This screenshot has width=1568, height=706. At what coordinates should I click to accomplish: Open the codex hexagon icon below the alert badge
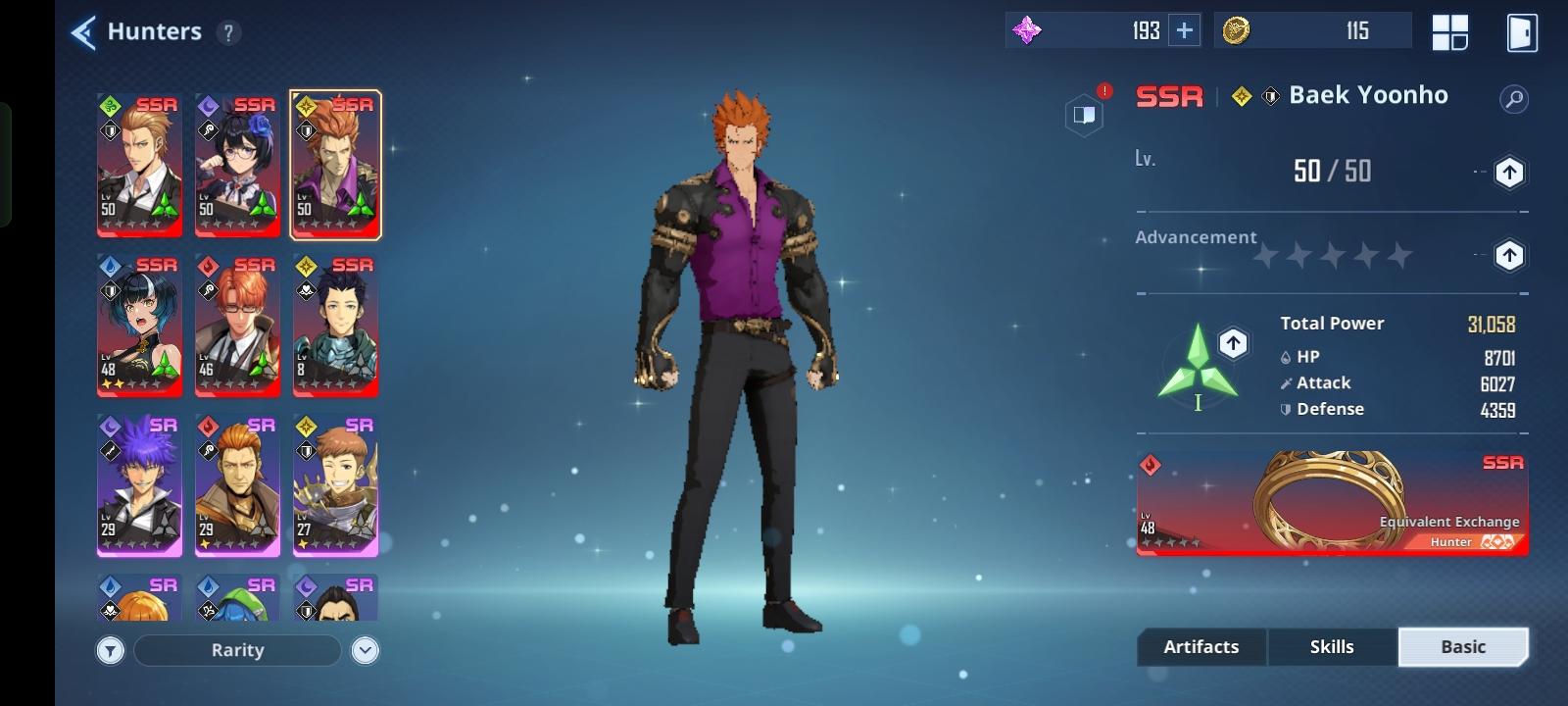point(1084,115)
